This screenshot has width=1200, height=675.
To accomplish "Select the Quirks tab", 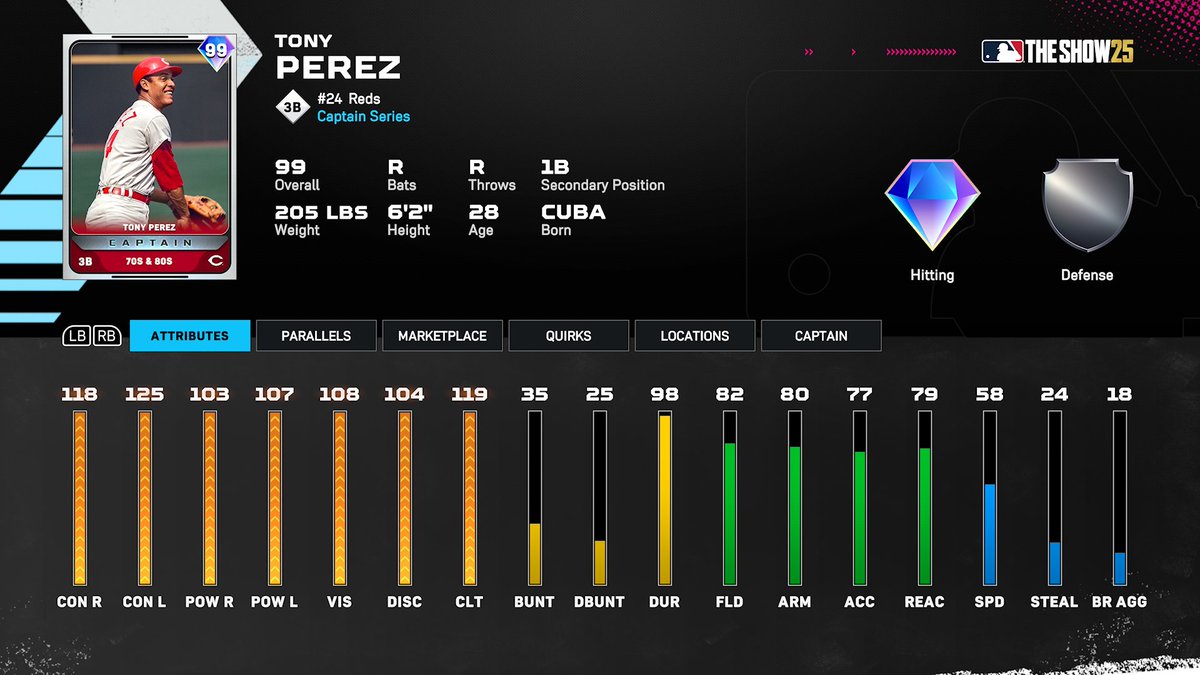I will coord(568,336).
